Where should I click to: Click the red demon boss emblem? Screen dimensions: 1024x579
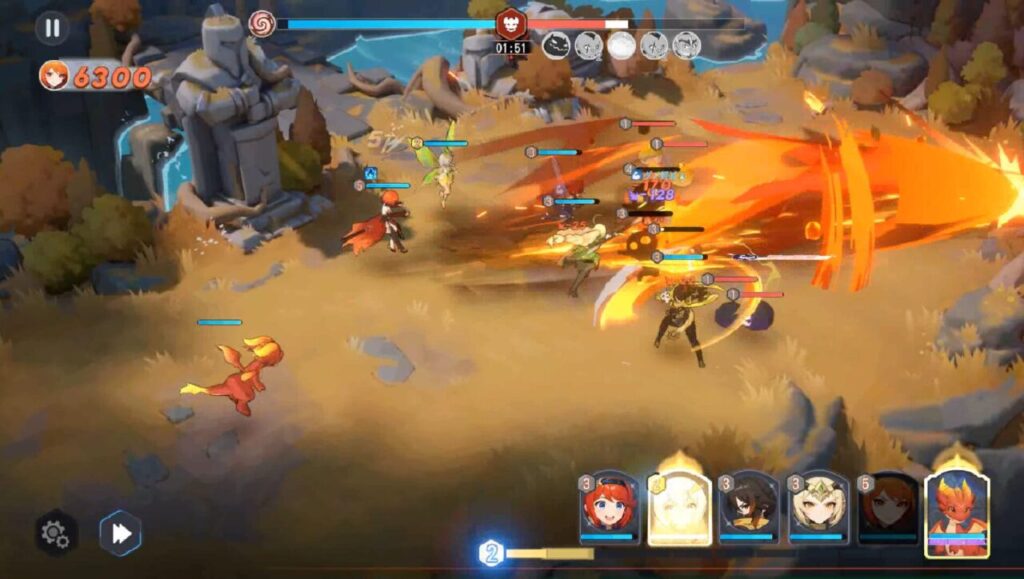[511, 23]
